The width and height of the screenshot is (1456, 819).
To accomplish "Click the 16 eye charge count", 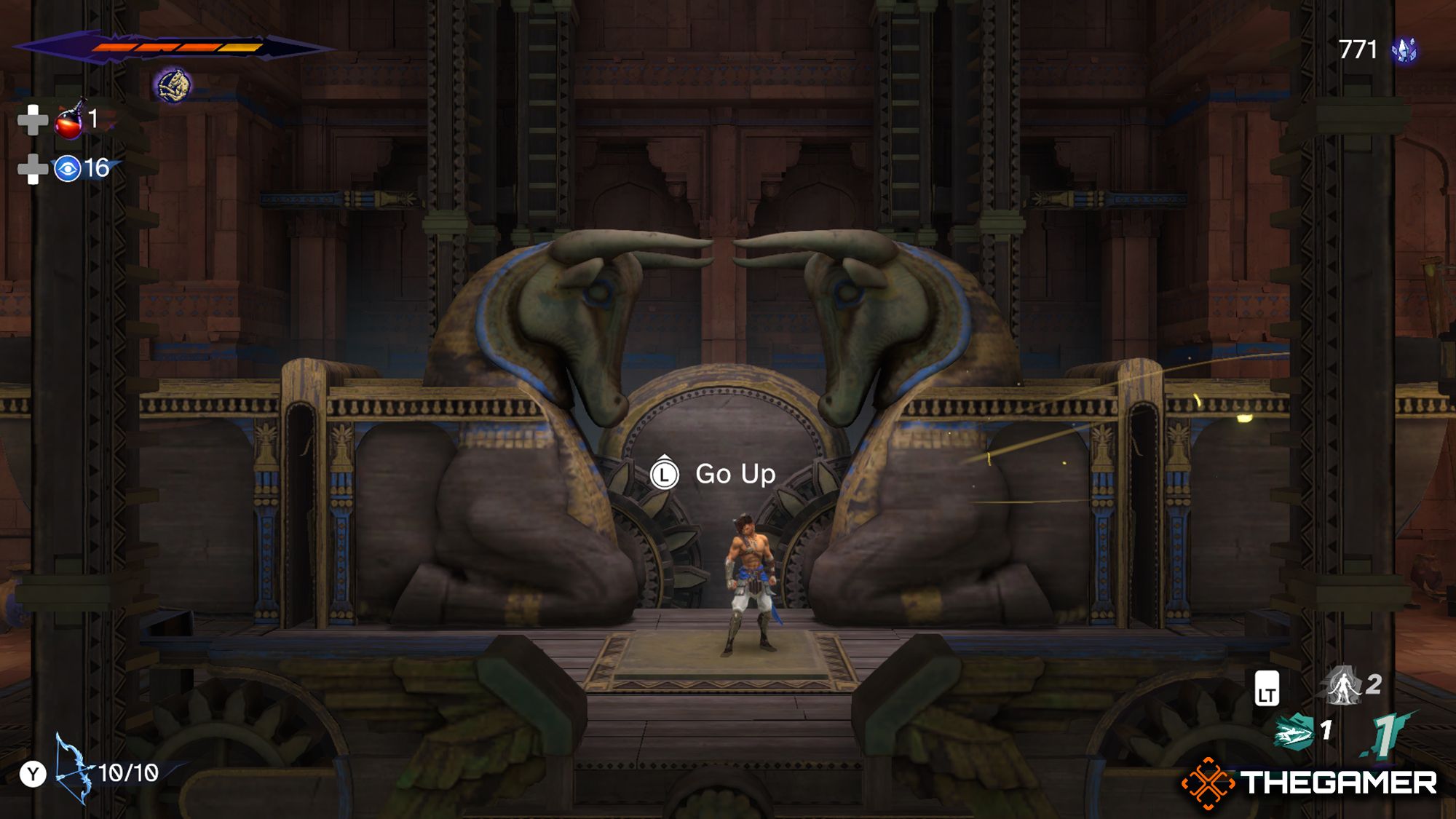I will coord(95,168).
